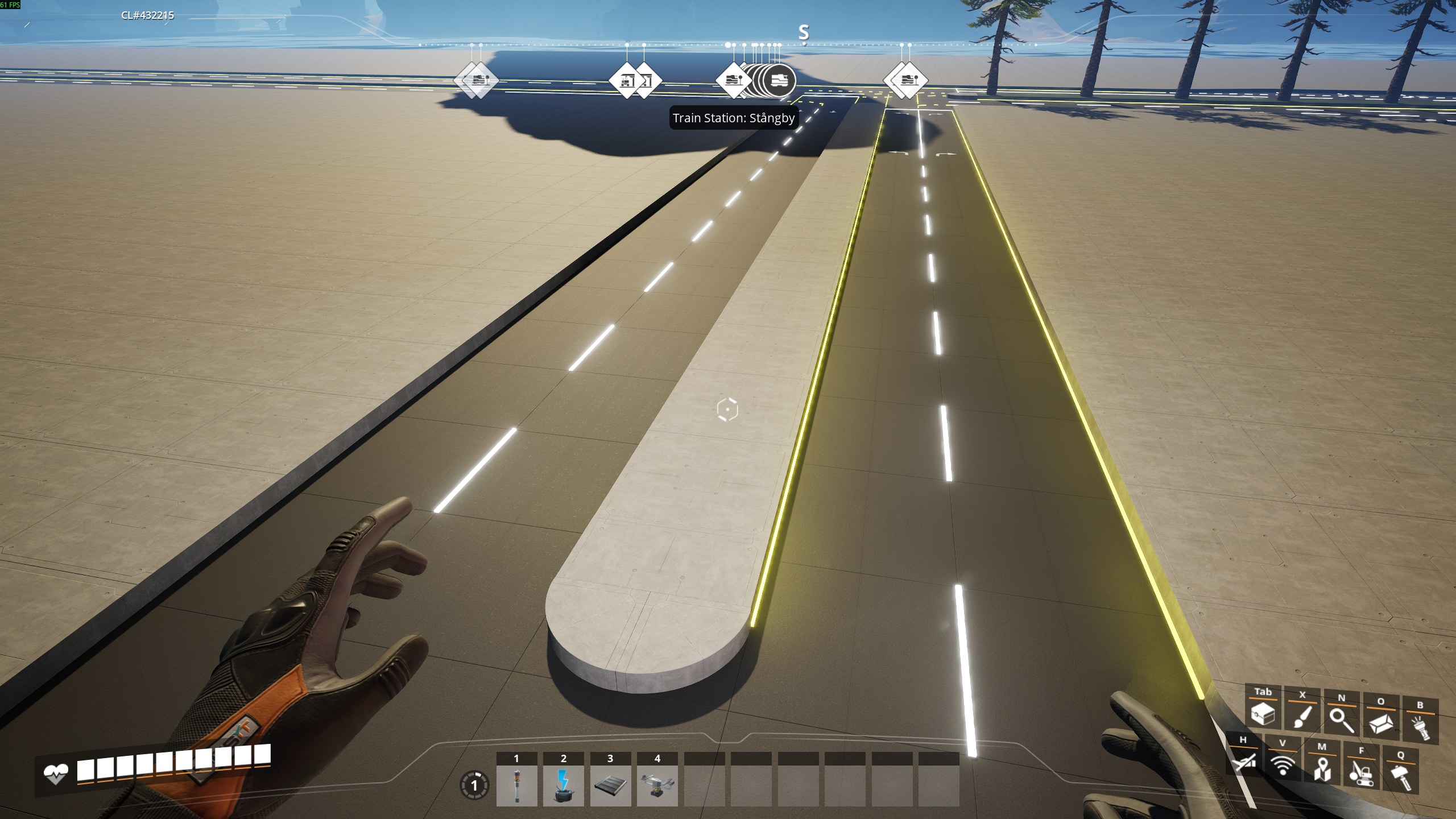Image resolution: width=1456 pixels, height=819 pixels.
Task: Toggle the crossed-out plane flying icon
Action: (1243, 761)
